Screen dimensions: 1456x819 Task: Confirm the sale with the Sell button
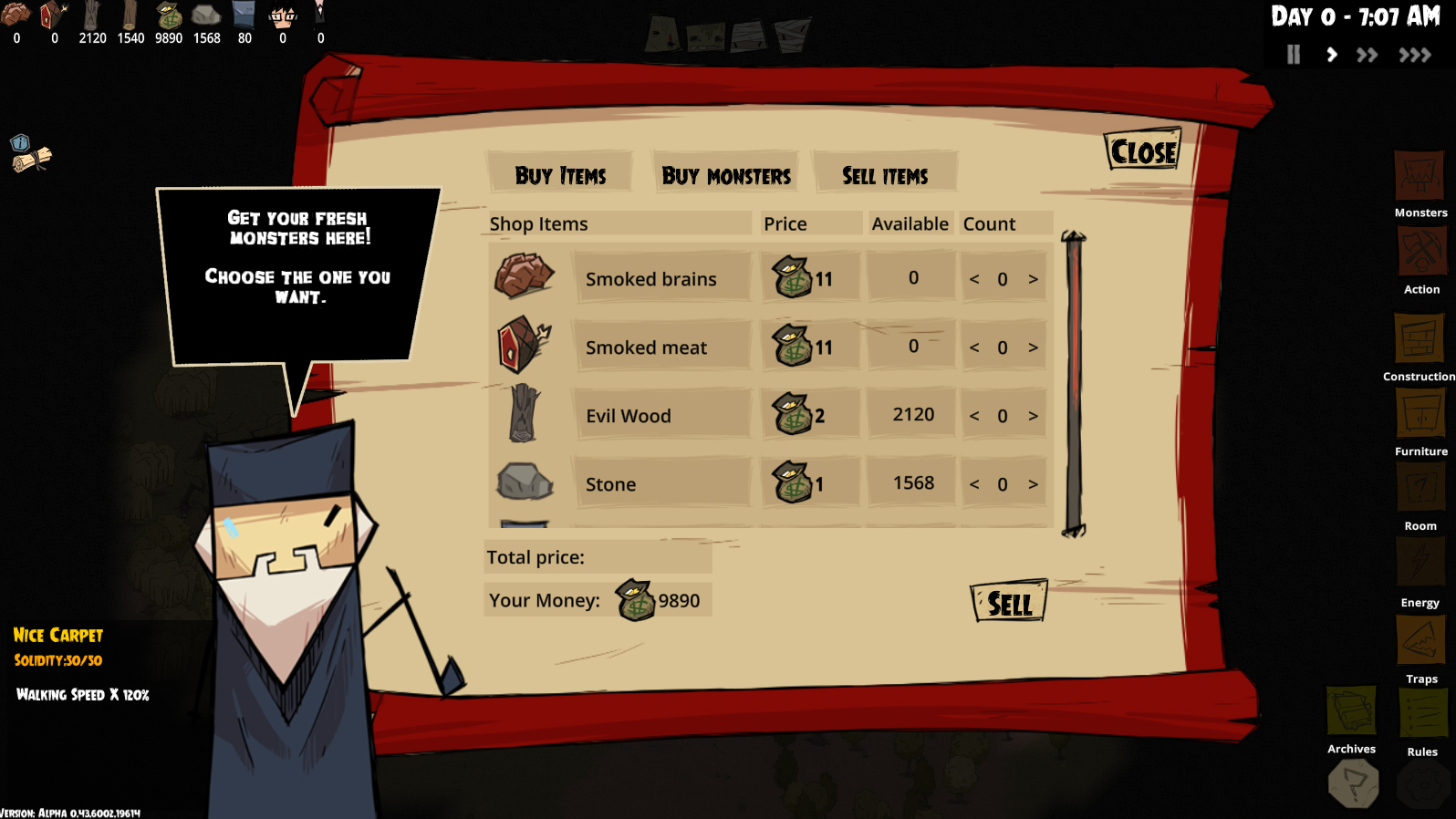tap(1009, 603)
